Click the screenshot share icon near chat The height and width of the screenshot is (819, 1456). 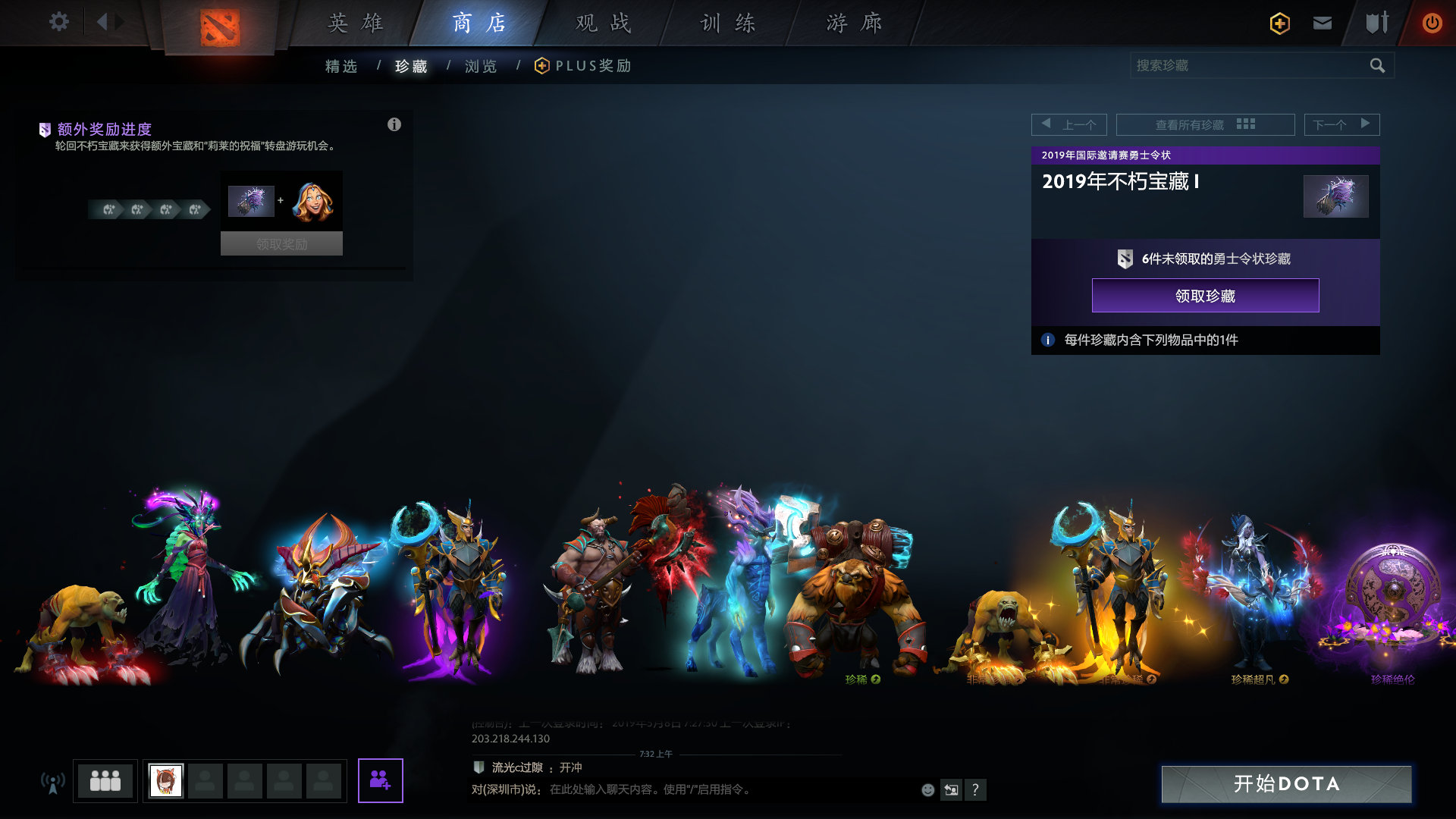coord(950,789)
